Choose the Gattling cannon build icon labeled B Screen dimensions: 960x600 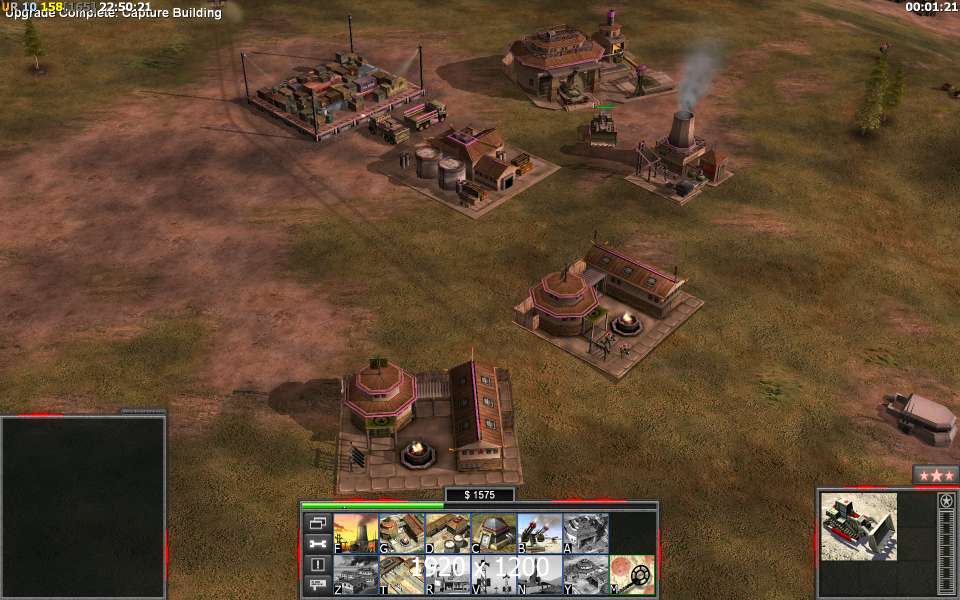click(x=539, y=534)
